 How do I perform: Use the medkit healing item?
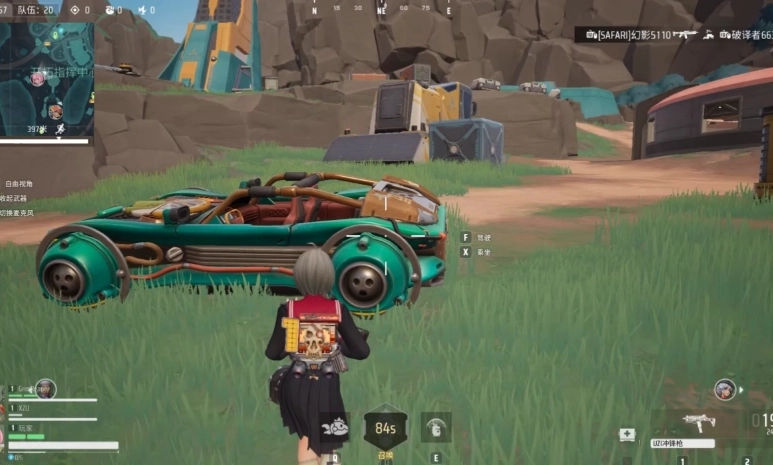[627, 435]
